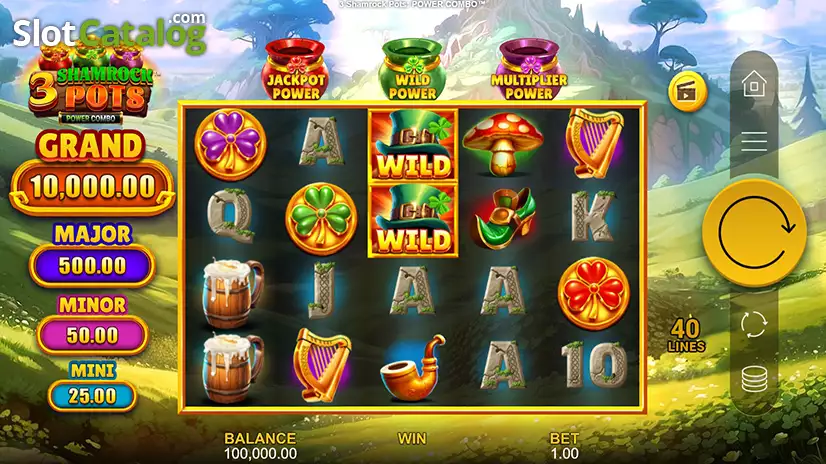This screenshot has height=464, width=826.
Task: Click the yellow clapperboard icon
Action: (688, 91)
